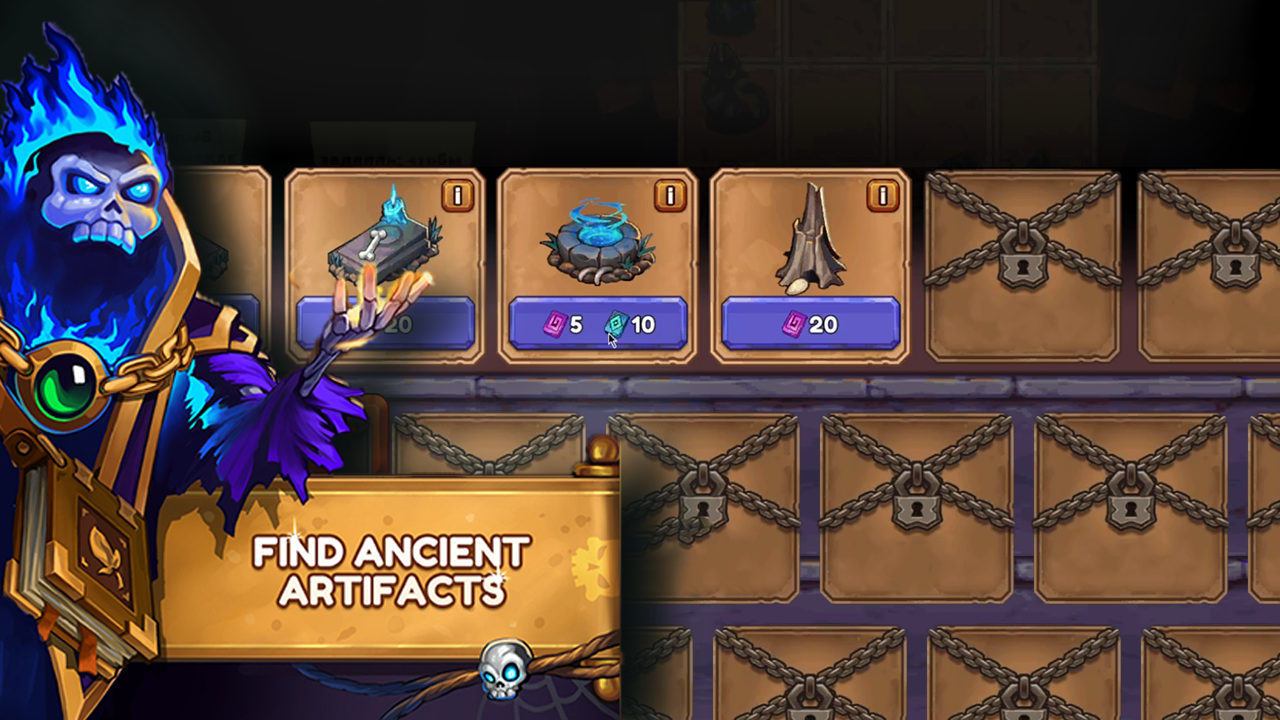Click the pink rune book currency icon
Screen dimensions: 1280x720
pos(556,324)
